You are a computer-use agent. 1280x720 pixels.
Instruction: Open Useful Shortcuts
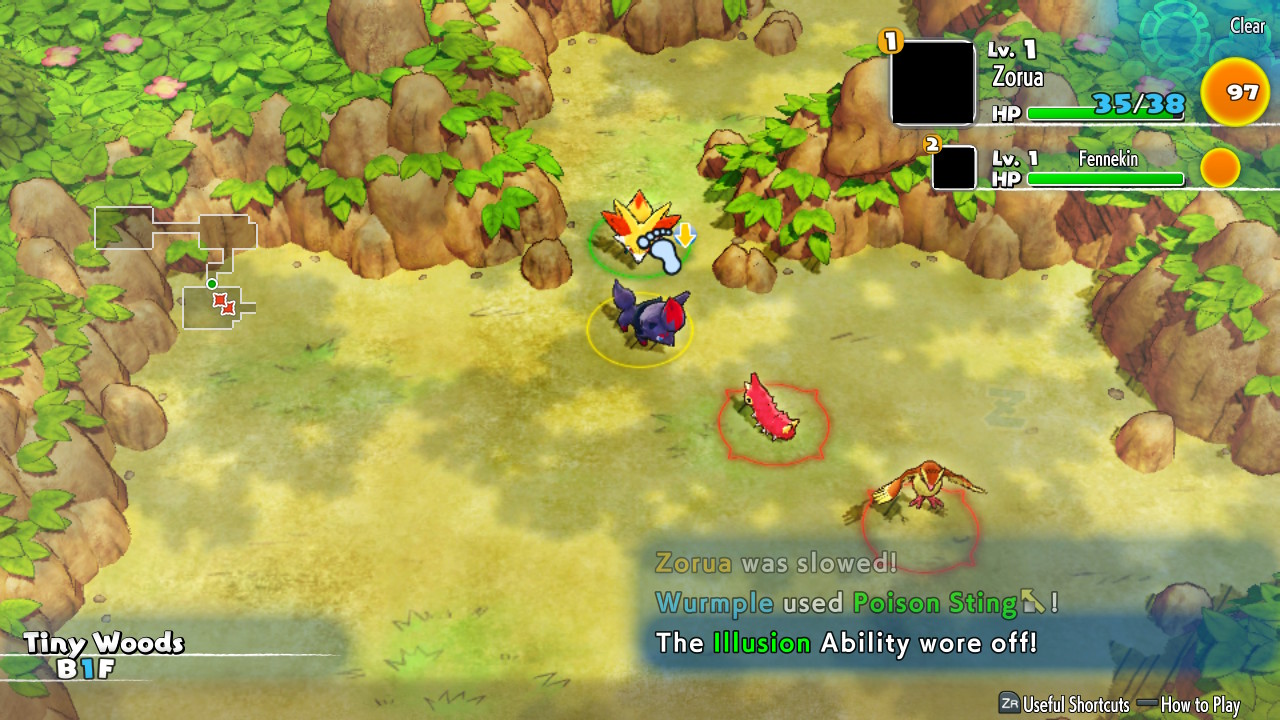pos(1064,704)
